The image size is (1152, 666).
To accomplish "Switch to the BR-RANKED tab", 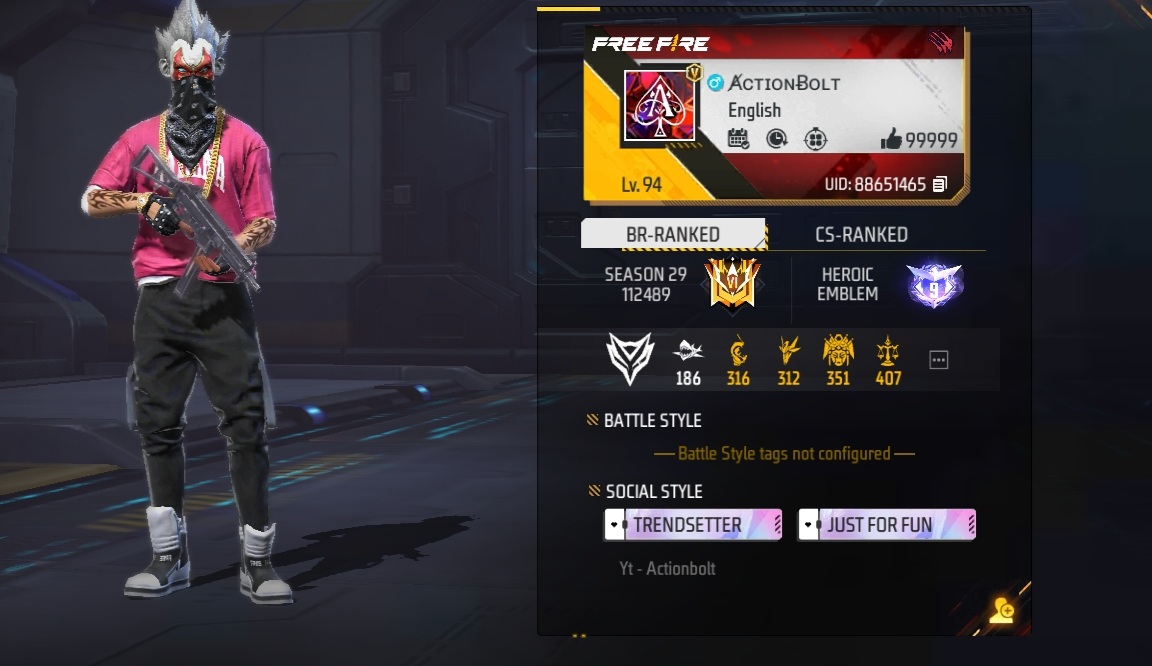I will (x=673, y=234).
